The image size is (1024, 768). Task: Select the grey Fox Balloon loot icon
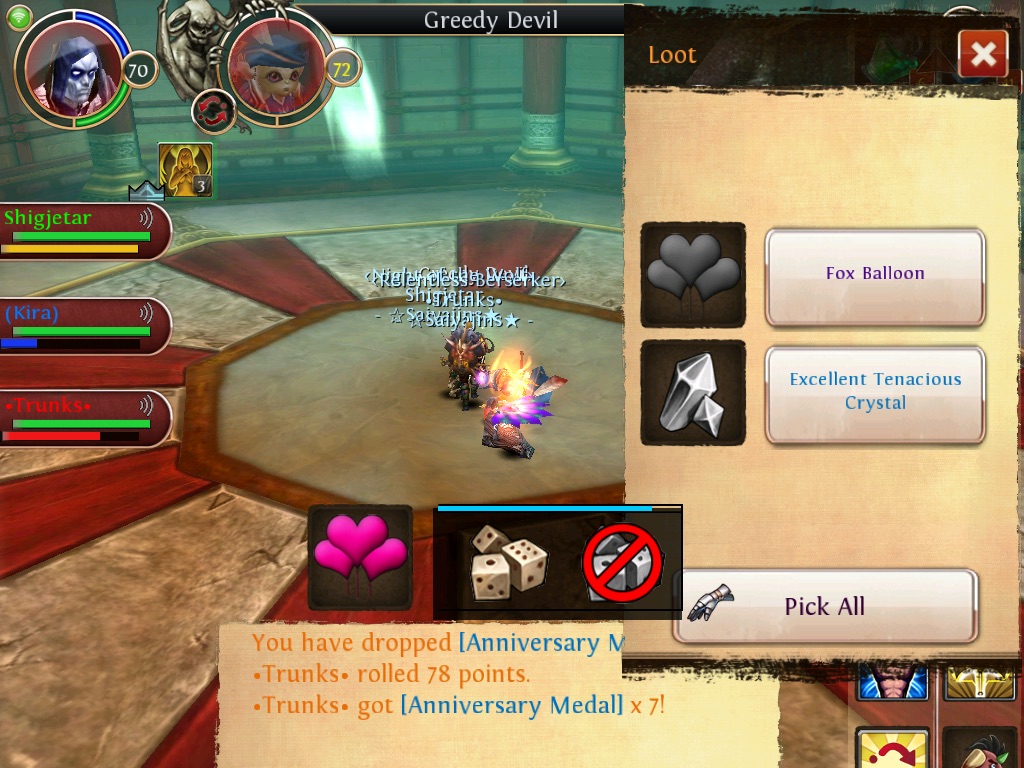(x=693, y=274)
